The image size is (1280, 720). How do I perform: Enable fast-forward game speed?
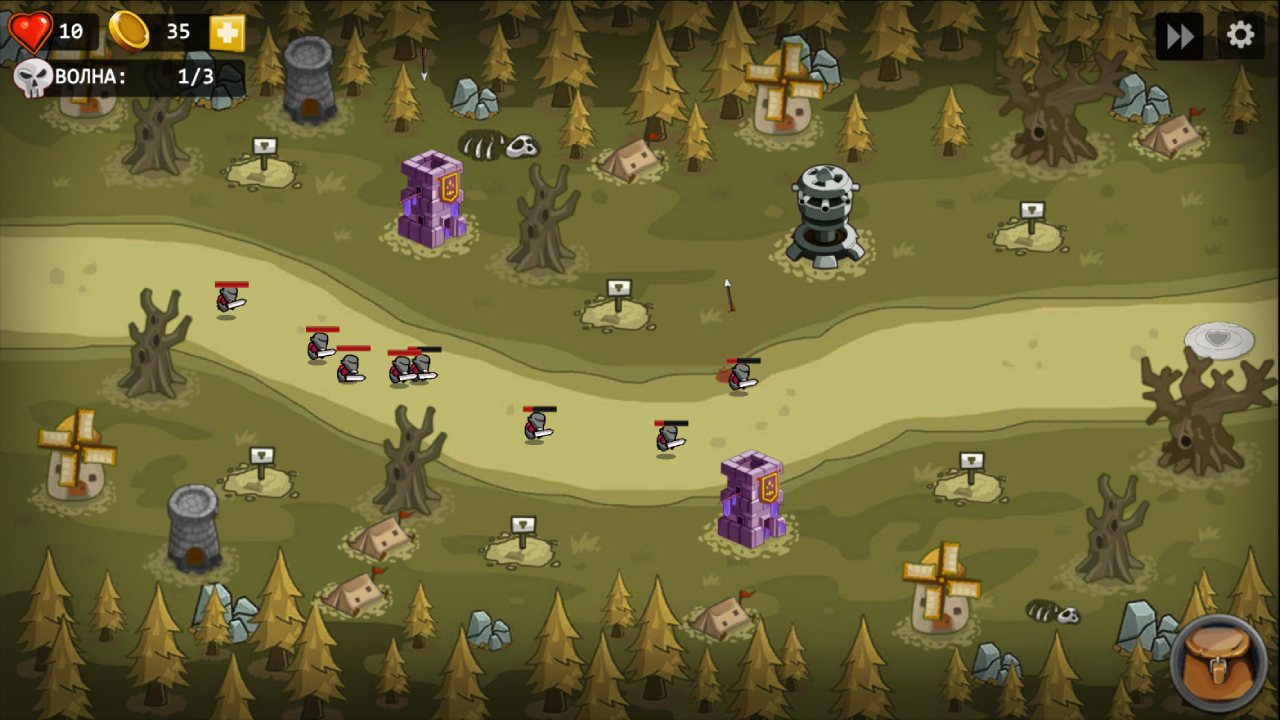click(x=1178, y=35)
